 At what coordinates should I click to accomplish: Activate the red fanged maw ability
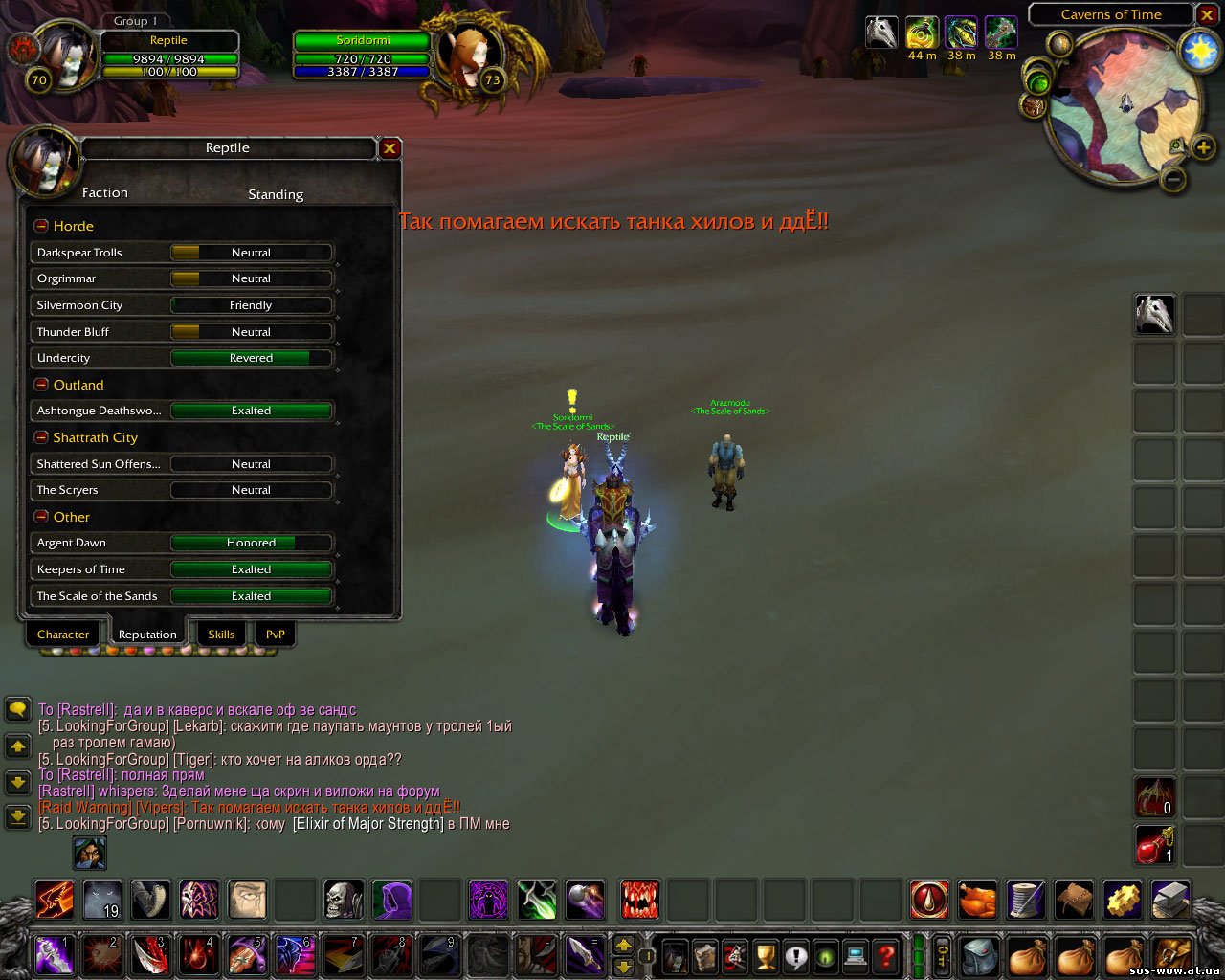pos(639,900)
